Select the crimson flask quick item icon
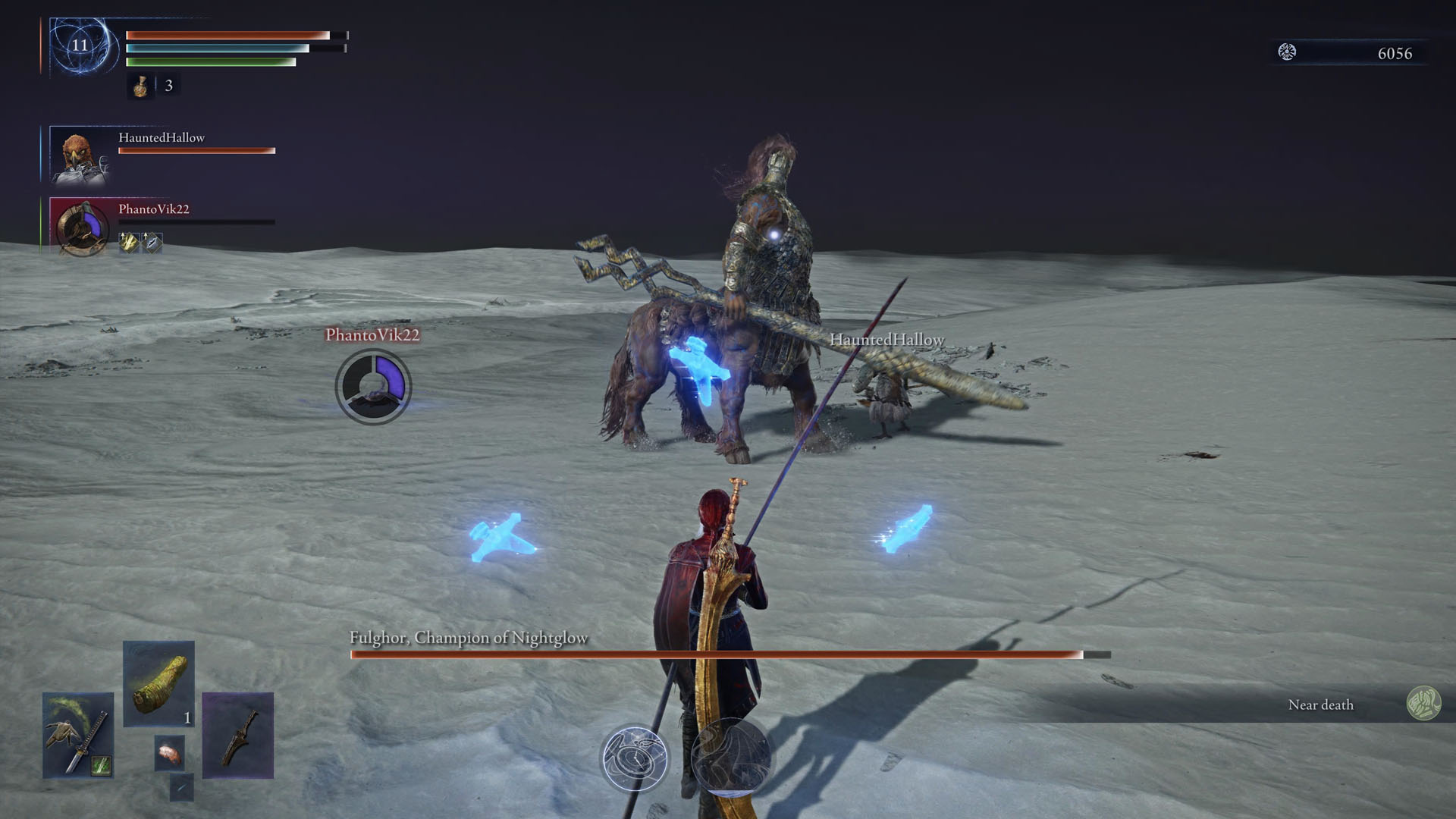Screen dimensions: 1456x819 pos(141,86)
